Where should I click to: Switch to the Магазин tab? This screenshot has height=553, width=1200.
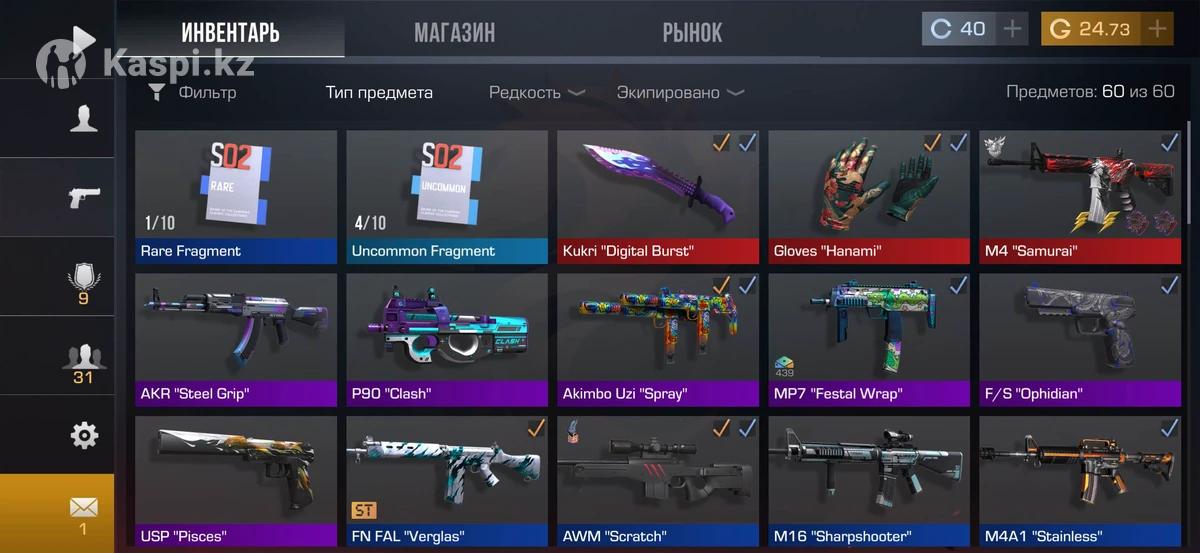(454, 32)
